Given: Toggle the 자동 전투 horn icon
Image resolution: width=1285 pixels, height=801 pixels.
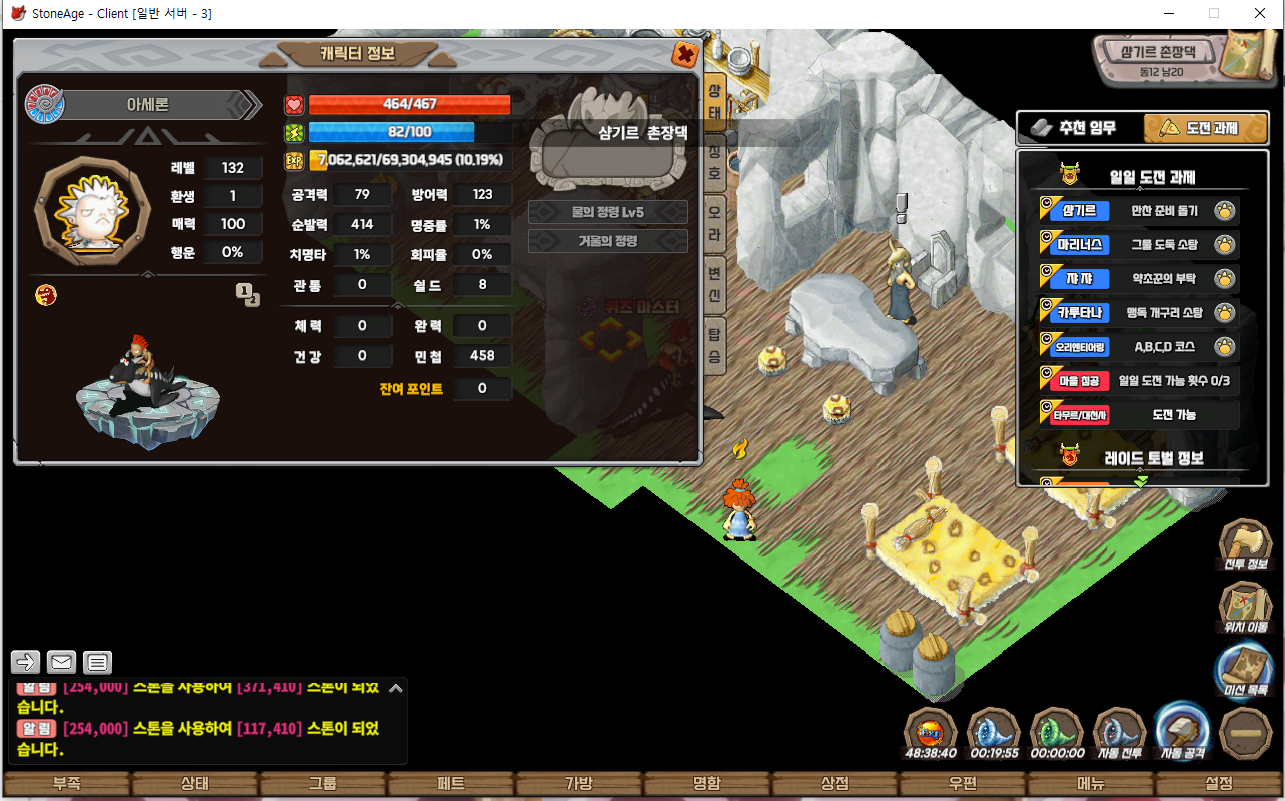Looking at the screenshot, I should [x=1119, y=731].
